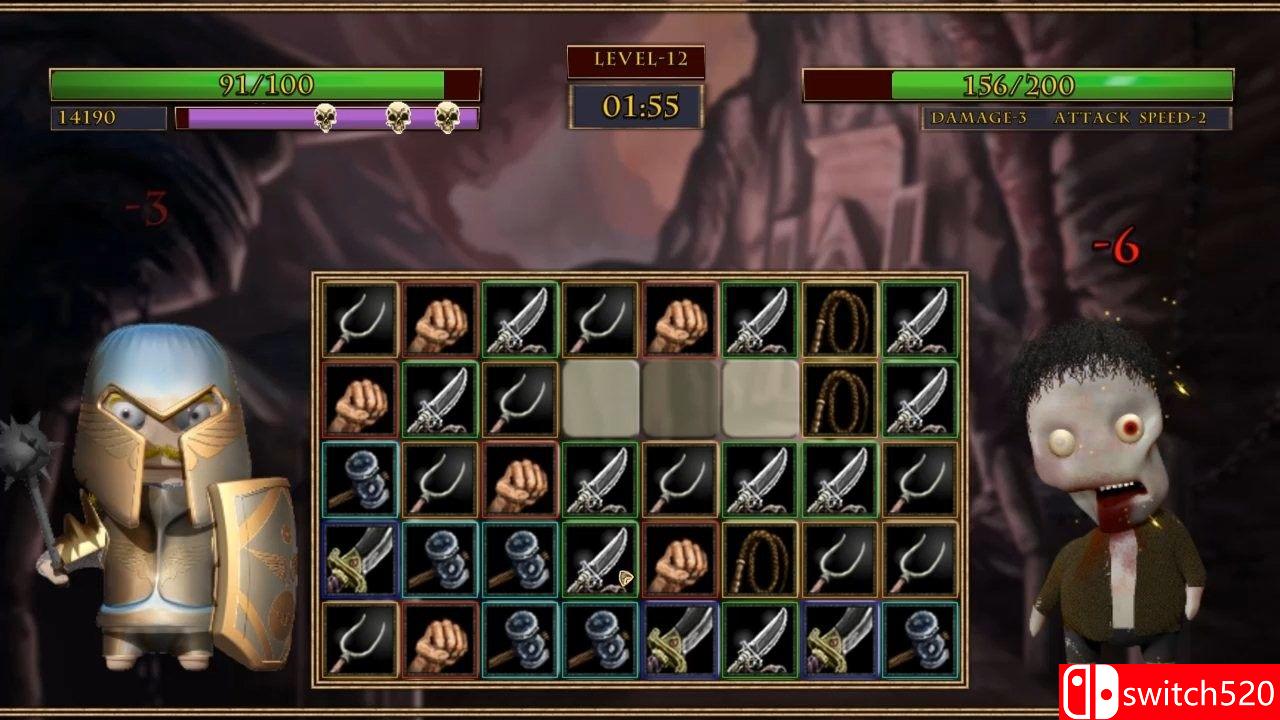1280x720 pixels.
Task: Select the sword tile in the top-left area
Action: tap(519, 320)
